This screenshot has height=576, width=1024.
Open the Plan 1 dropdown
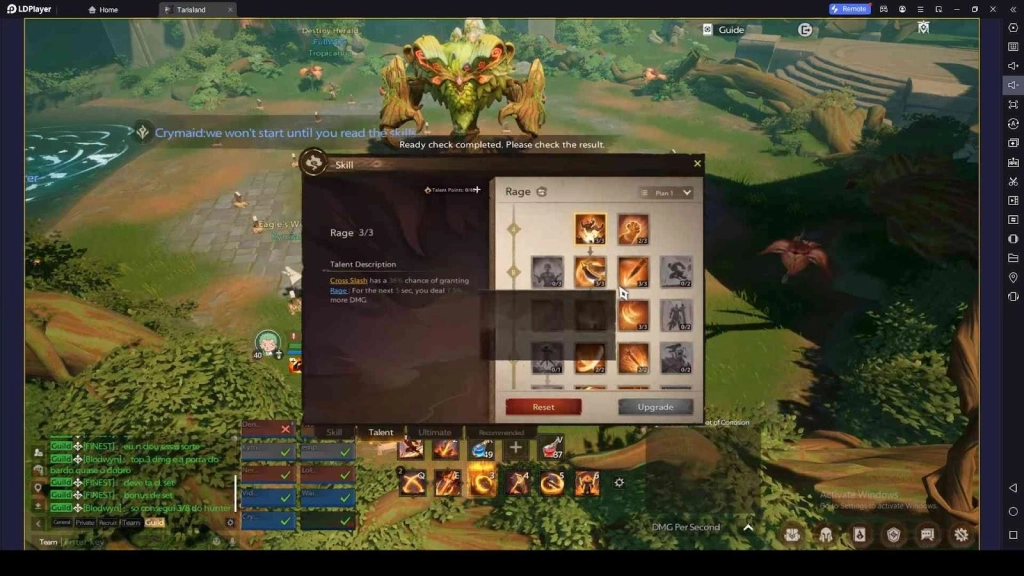[666, 193]
